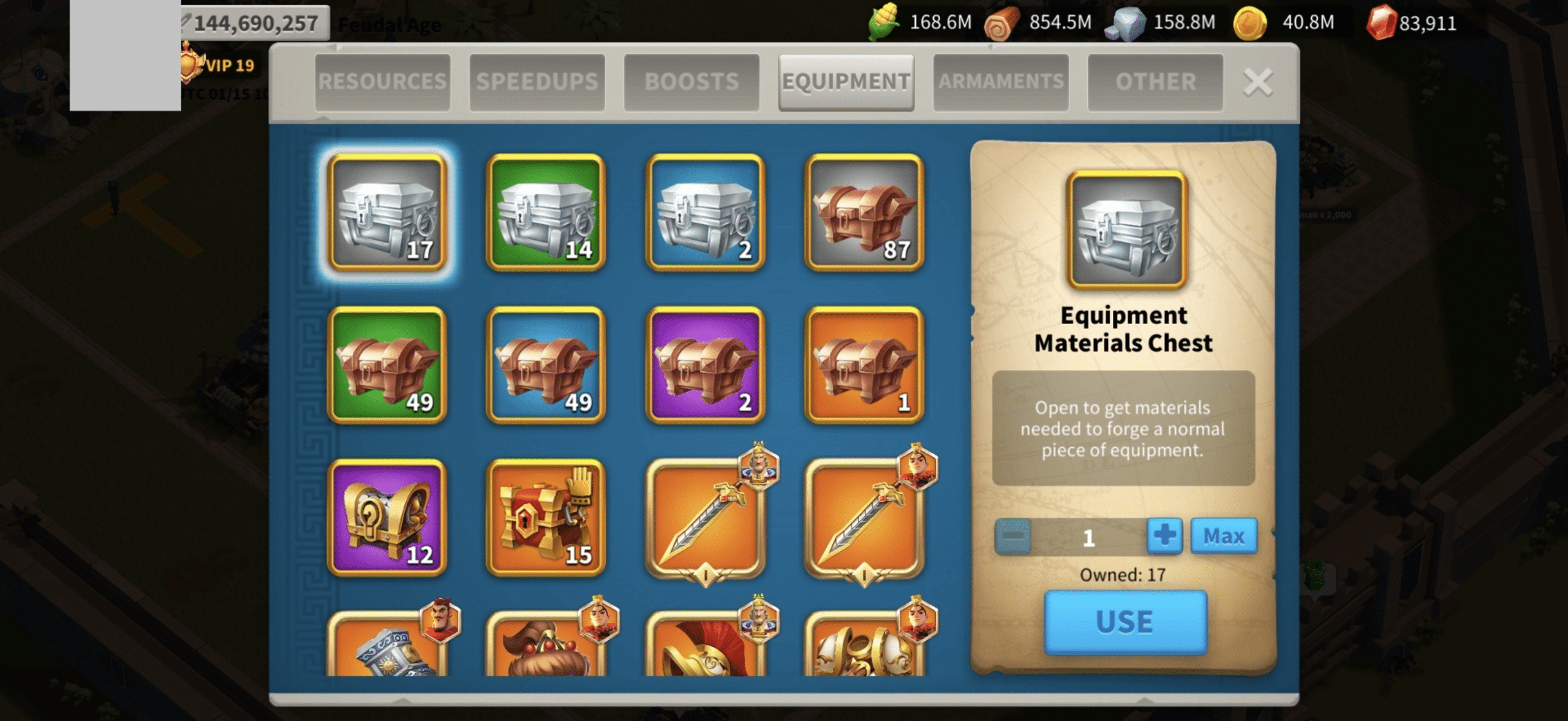1568x721 pixels.
Task: Select the purple bronze chest with 2
Action: point(705,365)
